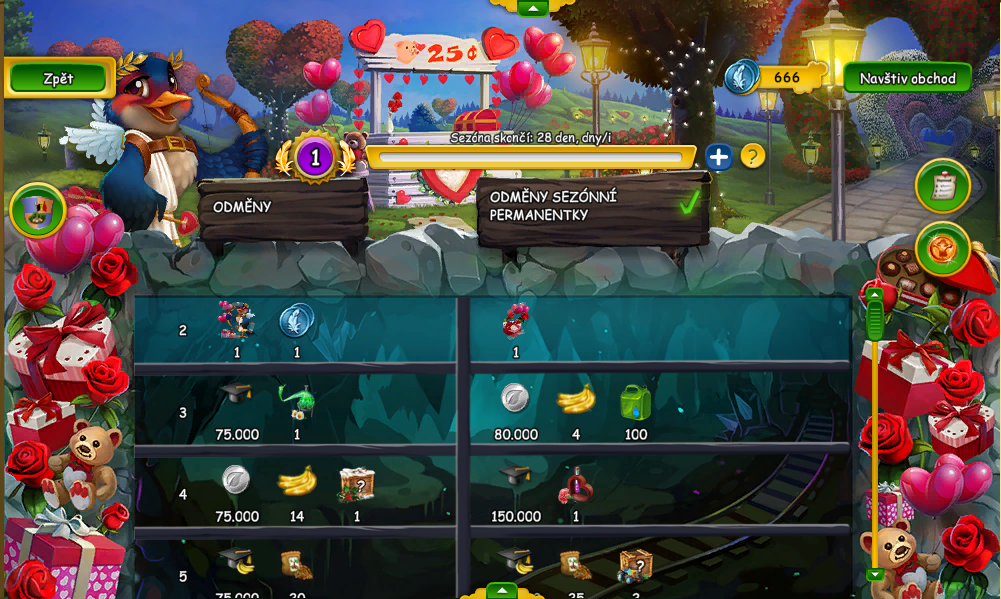
Task: Select the level 2 feather reward
Action: 297,321
